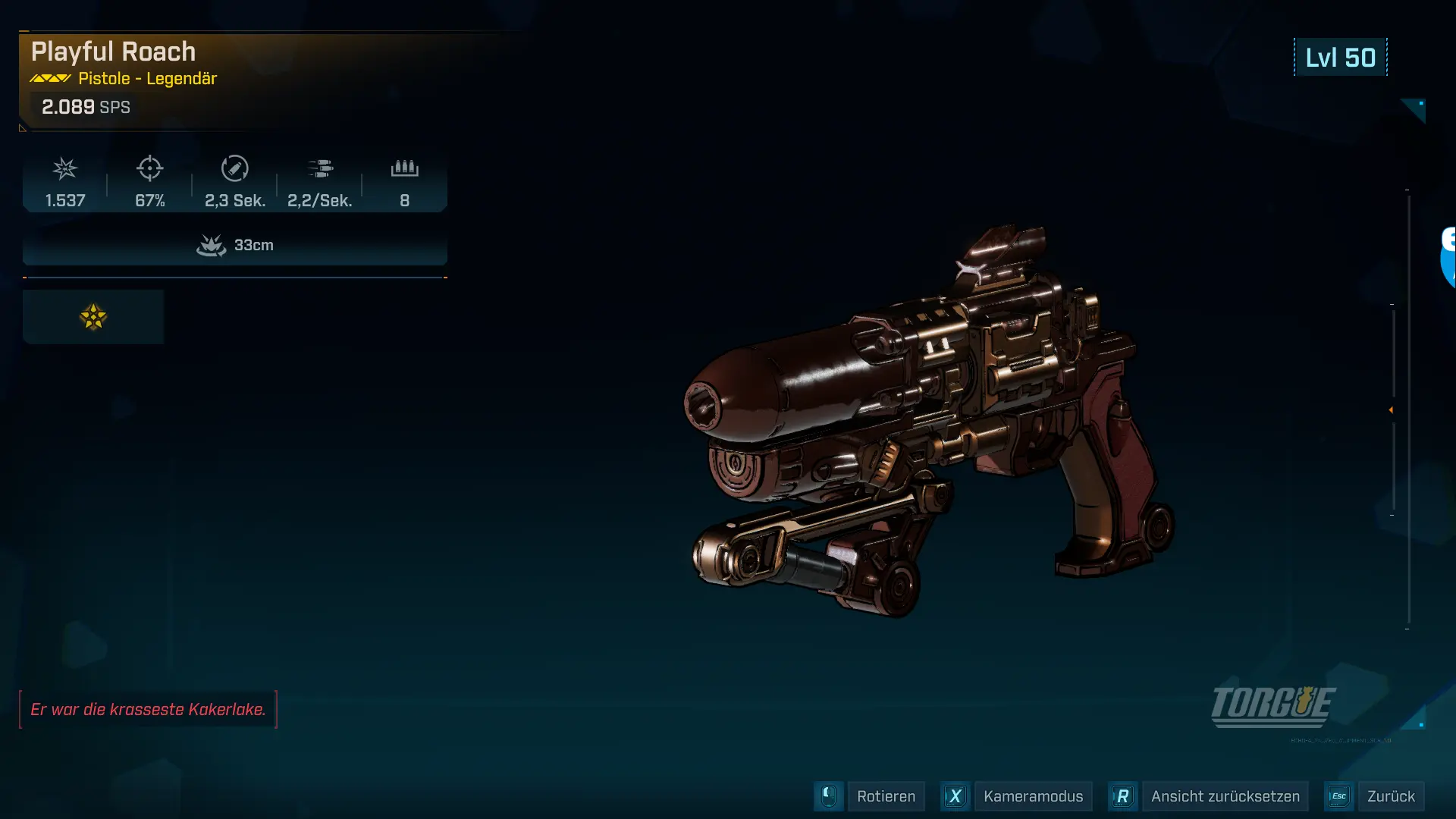
Task: Go back with the Zurück button
Action: click(1390, 796)
